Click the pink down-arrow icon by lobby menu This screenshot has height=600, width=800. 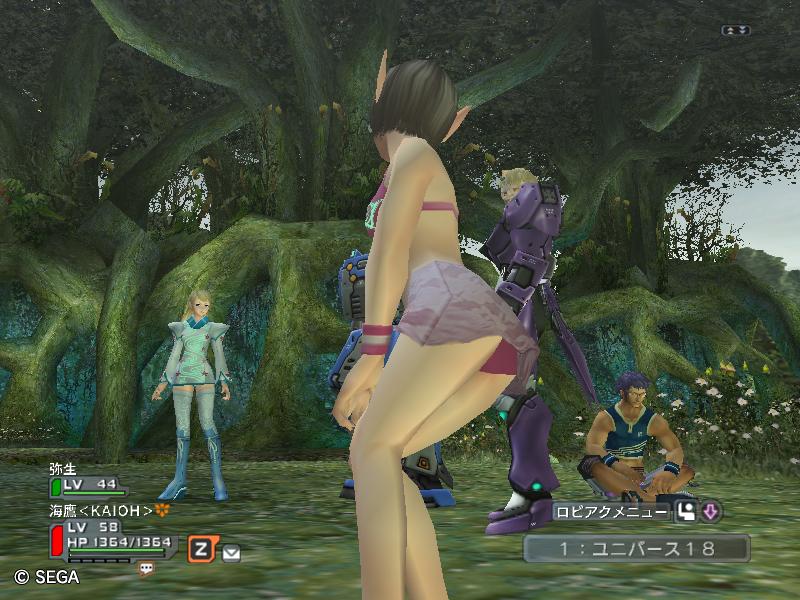pyautogui.click(x=711, y=512)
